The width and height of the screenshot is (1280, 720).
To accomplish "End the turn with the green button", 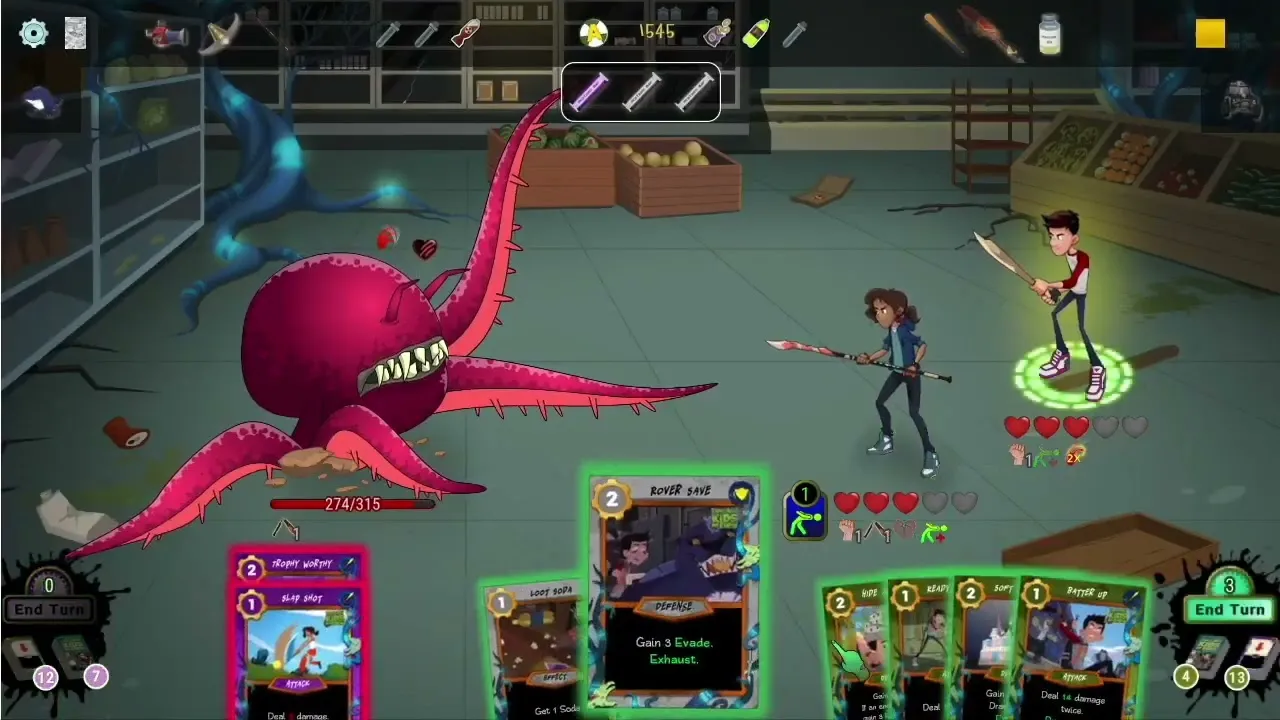I will [1229, 609].
